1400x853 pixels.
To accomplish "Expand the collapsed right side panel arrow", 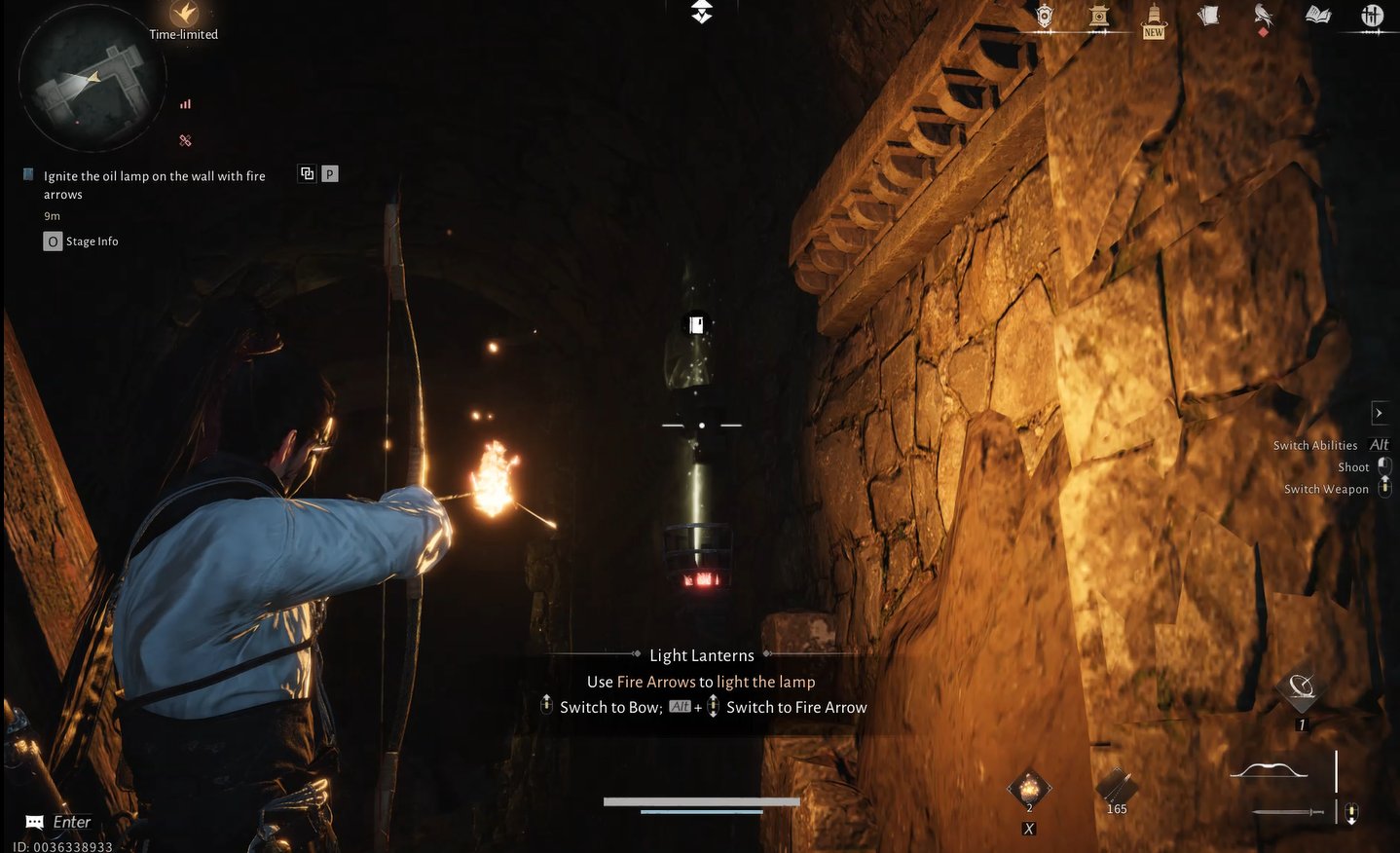I will [x=1380, y=412].
